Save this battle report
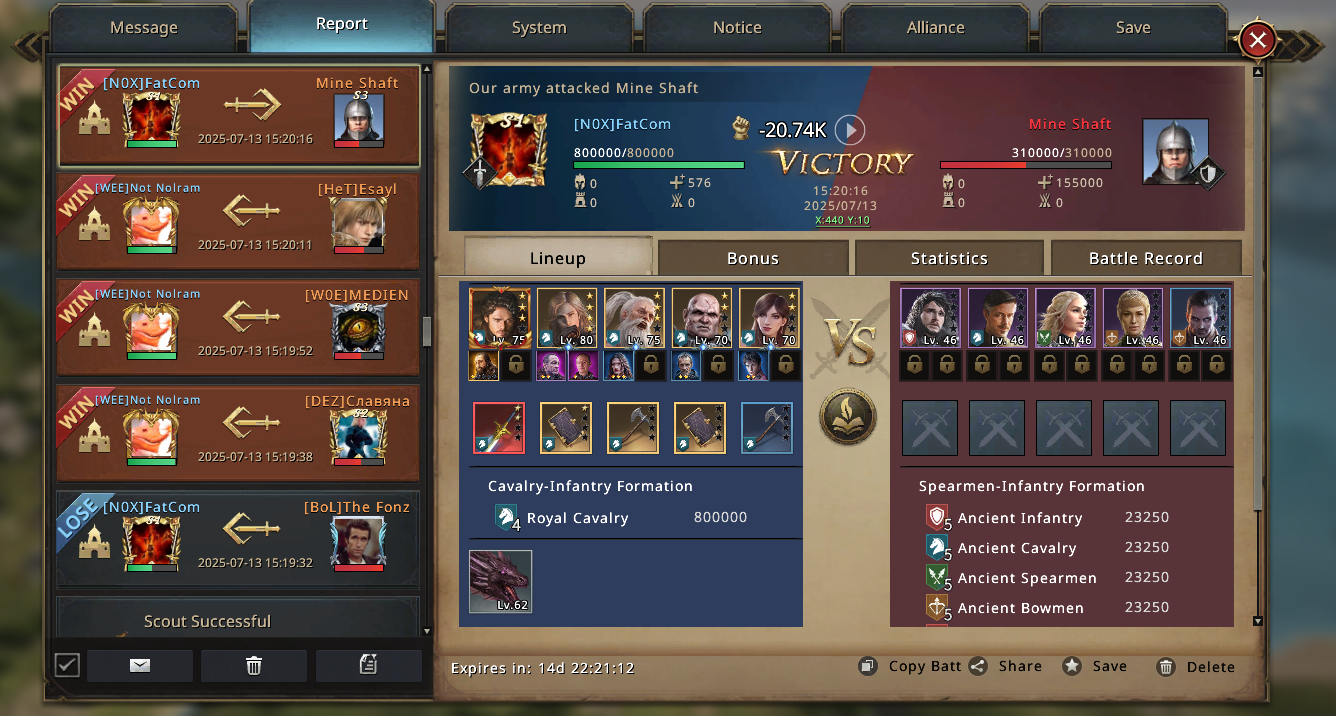Image resolution: width=1336 pixels, height=716 pixels. click(x=1096, y=667)
